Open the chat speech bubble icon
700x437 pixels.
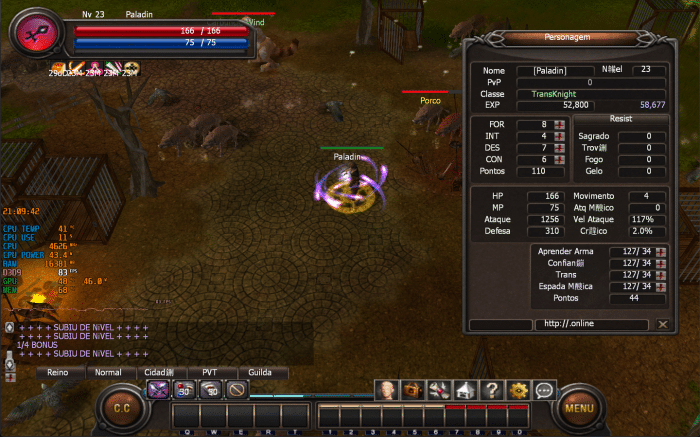(544, 390)
